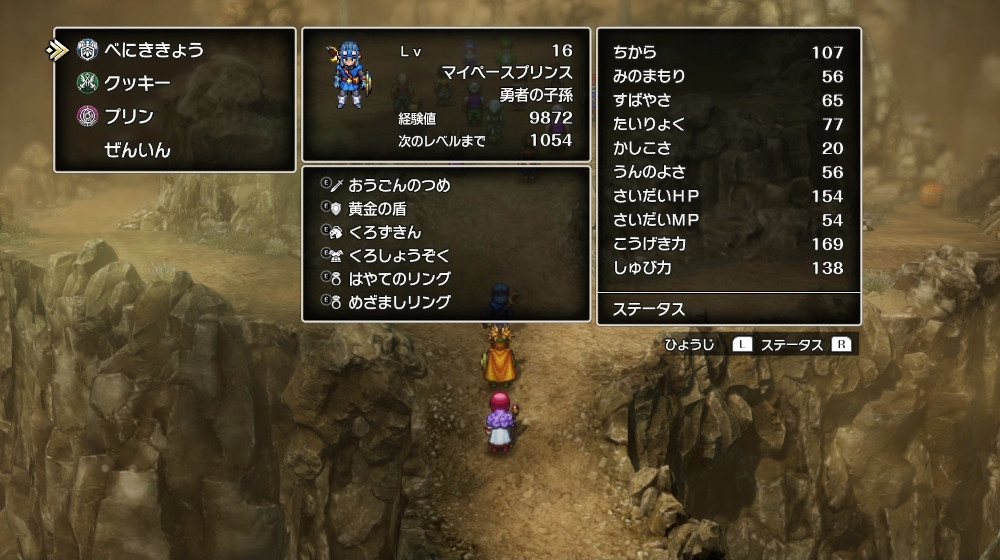
Task: Select the くろずきん helmet slot
Action: pos(385,232)
